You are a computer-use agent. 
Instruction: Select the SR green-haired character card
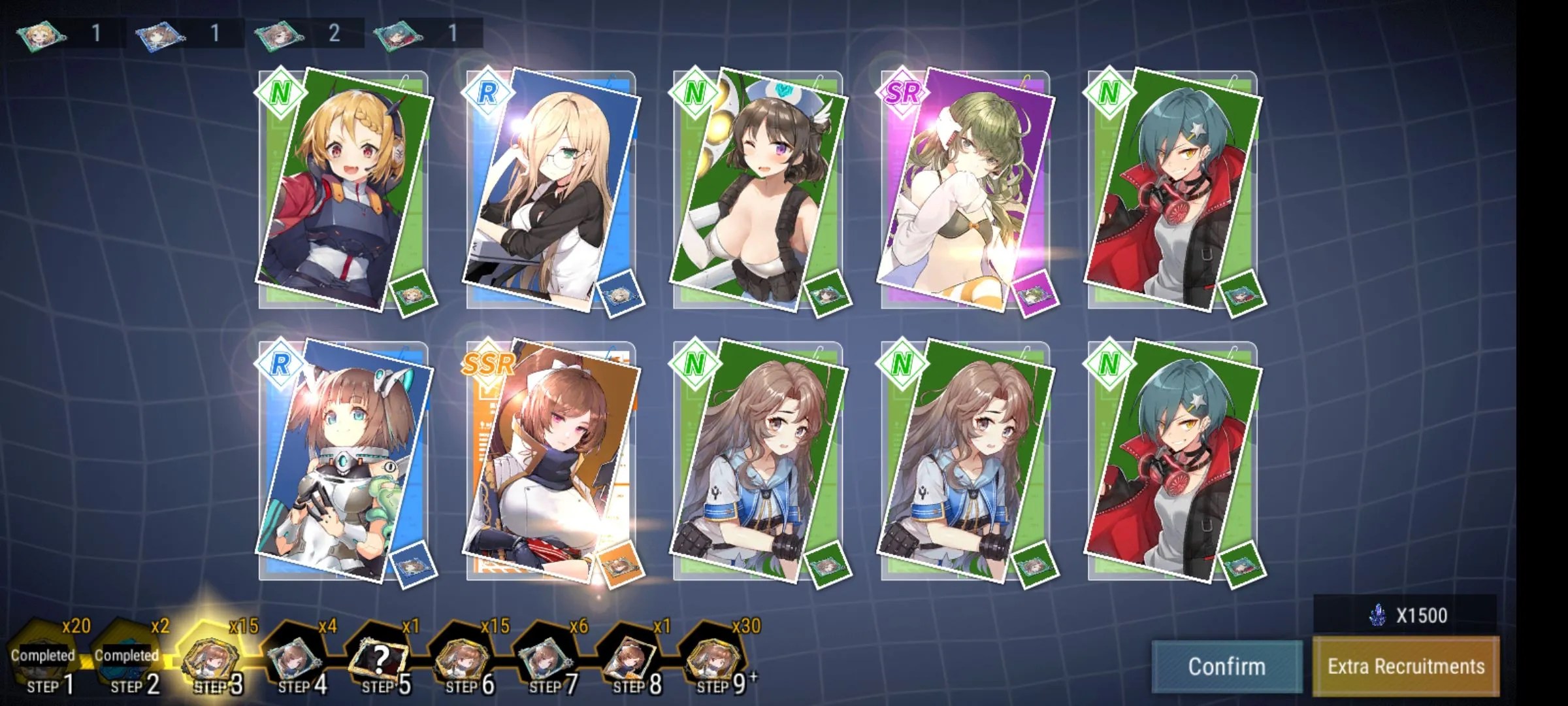pyautogui.click(x=966, y=190)
